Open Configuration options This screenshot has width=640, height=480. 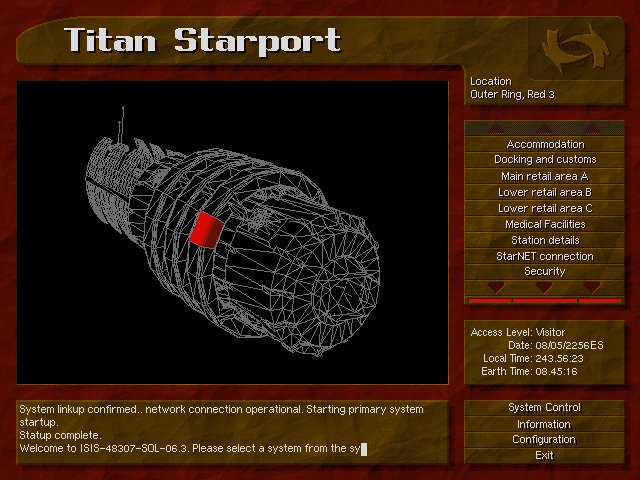[x=545, y=440]
